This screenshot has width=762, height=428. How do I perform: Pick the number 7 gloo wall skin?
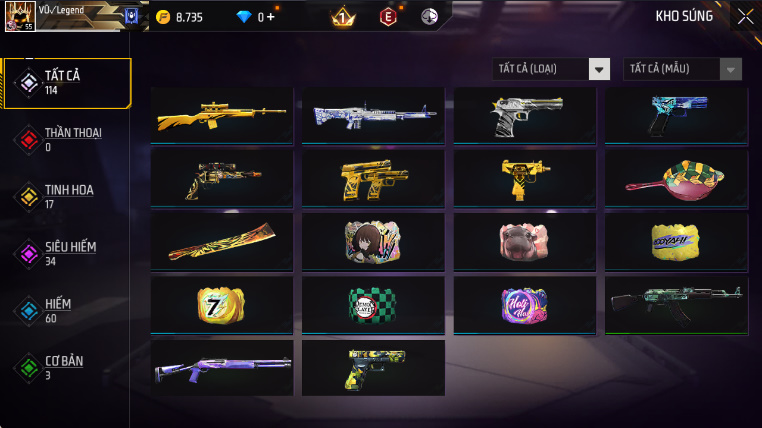click(x=221, y=305)
